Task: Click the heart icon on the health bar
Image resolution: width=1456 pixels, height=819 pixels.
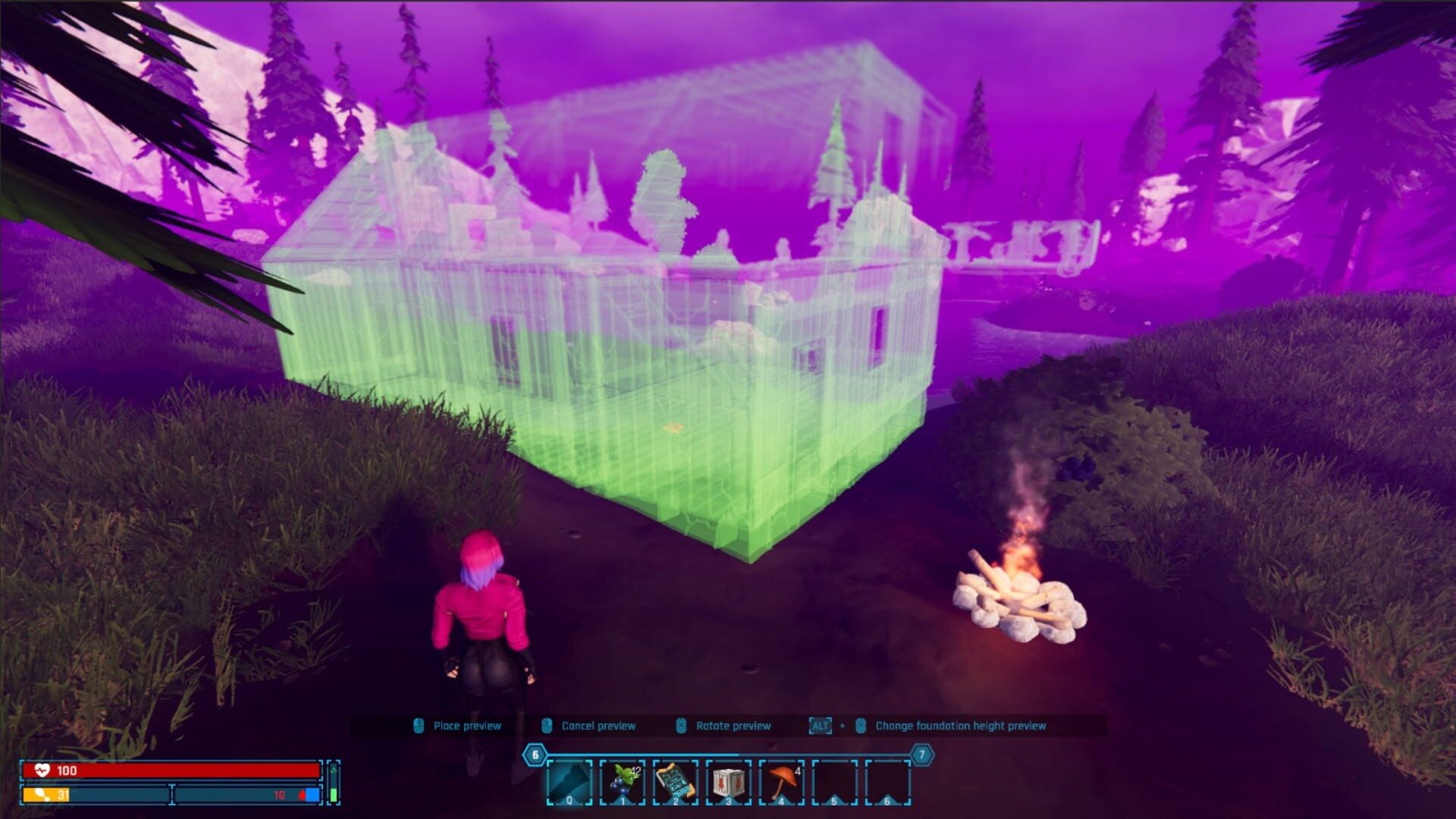Action: [42, 770]
